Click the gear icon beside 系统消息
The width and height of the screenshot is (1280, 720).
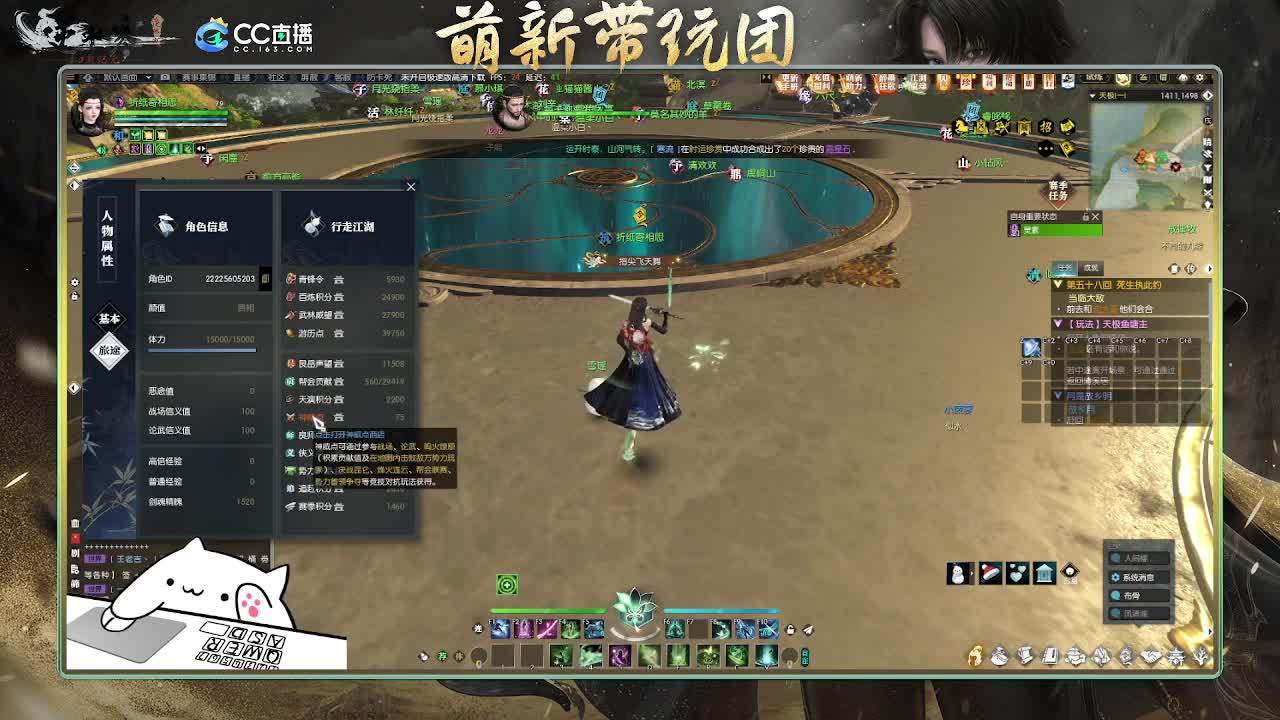coord(1116,577)
